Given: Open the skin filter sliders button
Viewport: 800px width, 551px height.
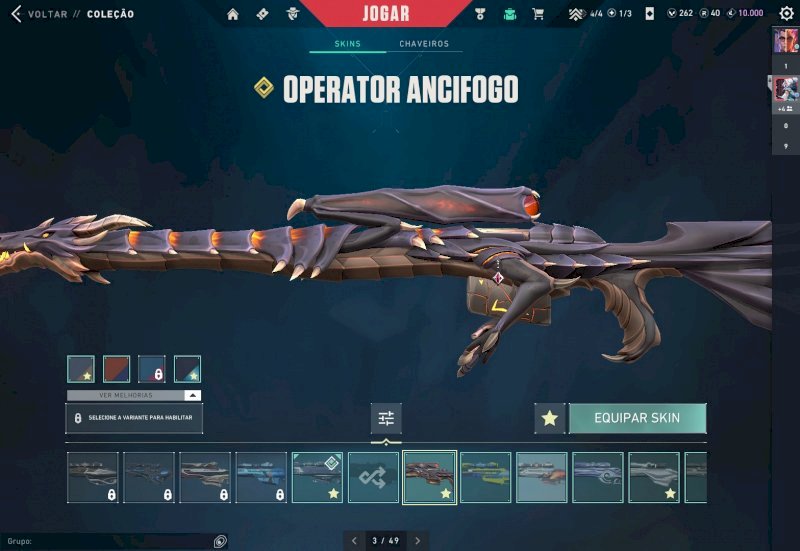Looking at the screenshot, I should [386, 418].
